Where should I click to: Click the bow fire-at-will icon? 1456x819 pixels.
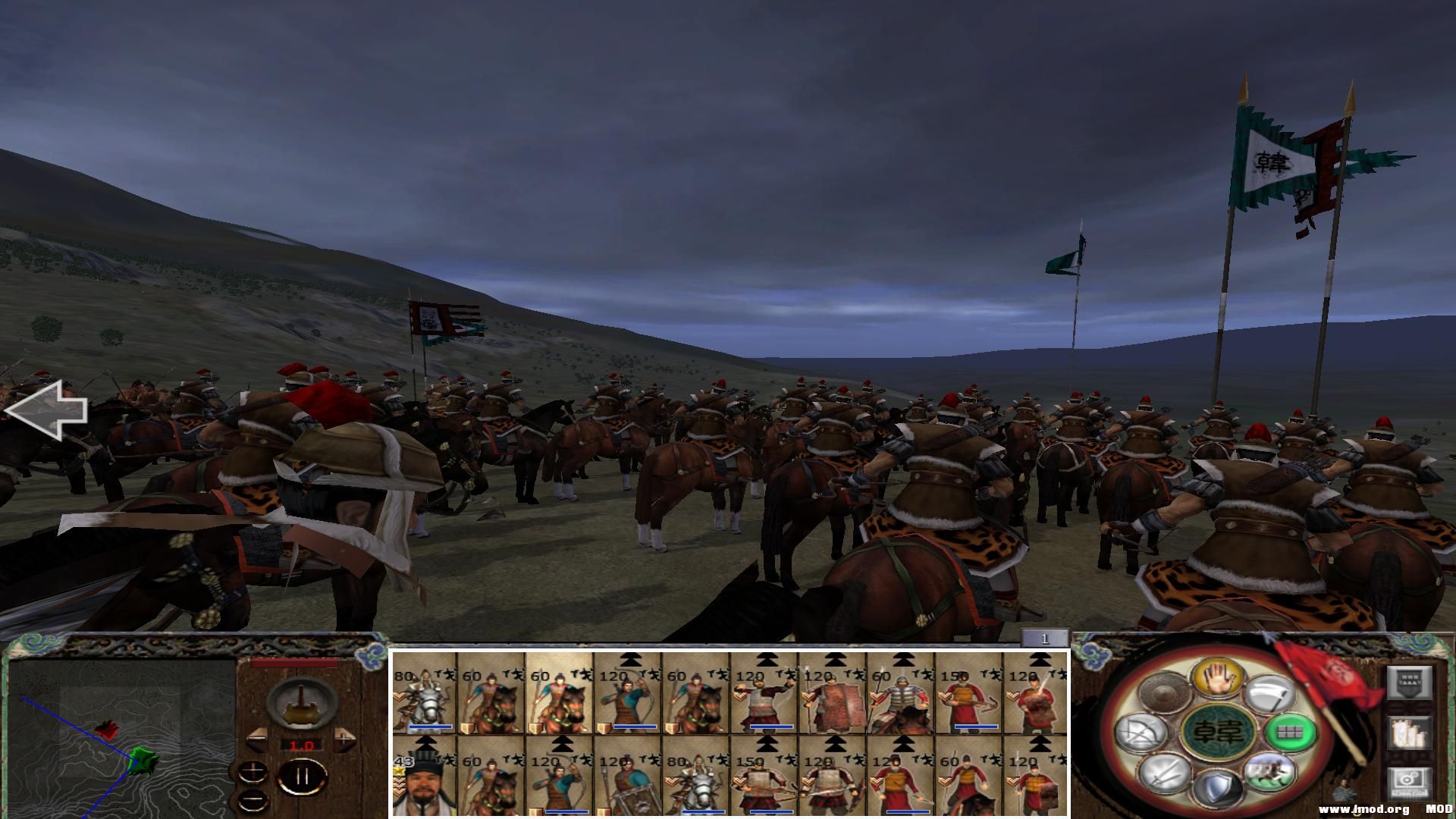pyautogui.click(x=1142, y=733)
